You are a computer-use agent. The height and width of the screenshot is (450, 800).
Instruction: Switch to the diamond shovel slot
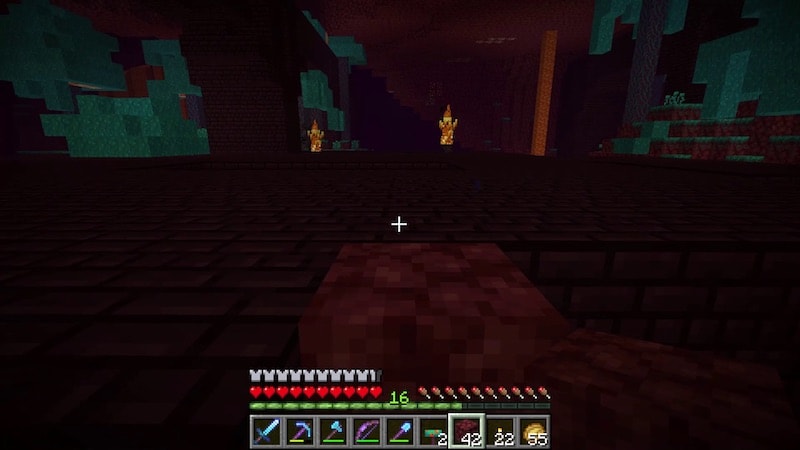[399, 431]
